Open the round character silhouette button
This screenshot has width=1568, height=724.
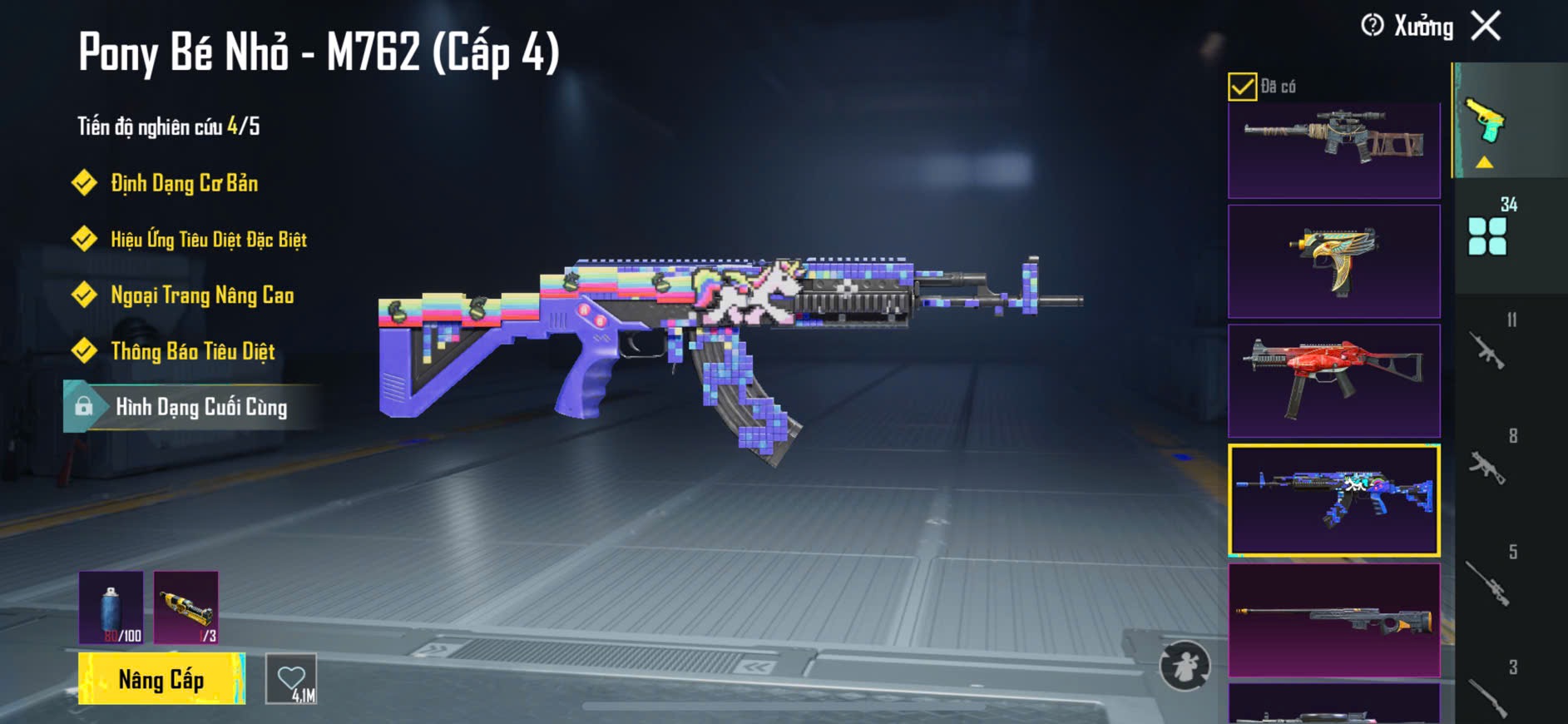pyautogui.click(x=1185, y=666)
